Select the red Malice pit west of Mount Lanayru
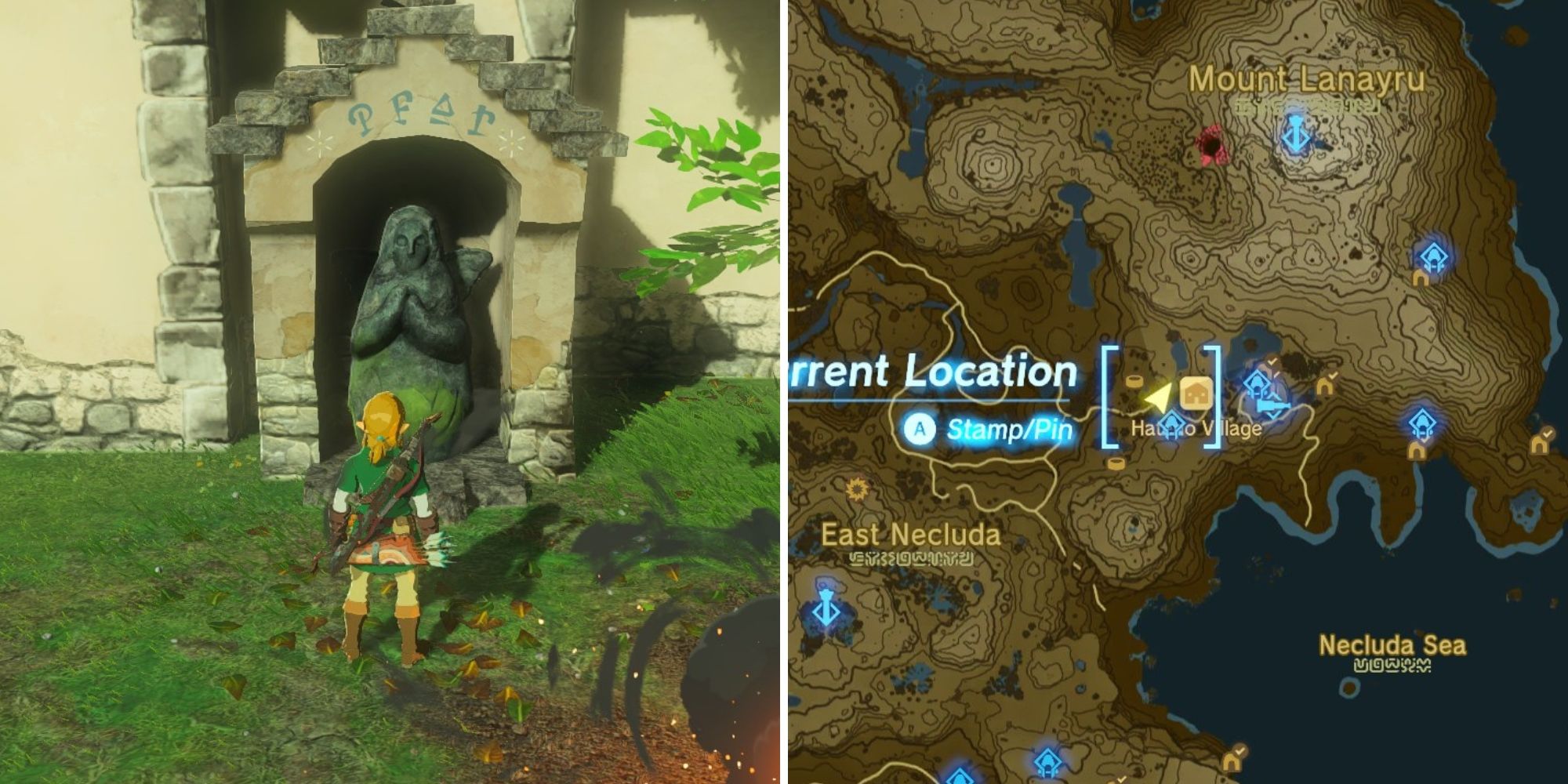Screen dimensions: 1568x784 coord(1211,141)
